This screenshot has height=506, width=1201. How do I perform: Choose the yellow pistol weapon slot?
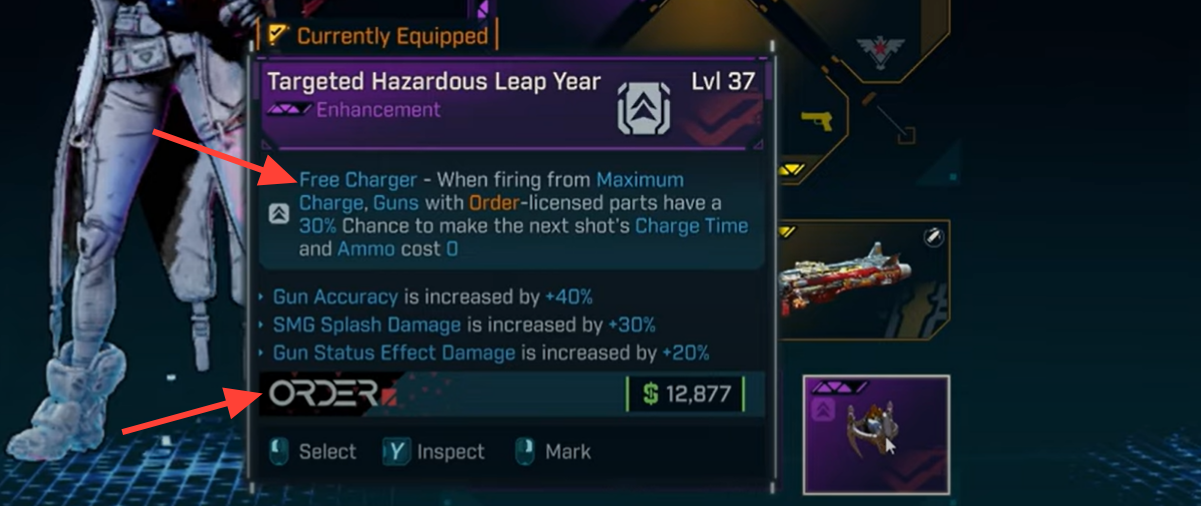pyautogui.click(x=817, y=124)
